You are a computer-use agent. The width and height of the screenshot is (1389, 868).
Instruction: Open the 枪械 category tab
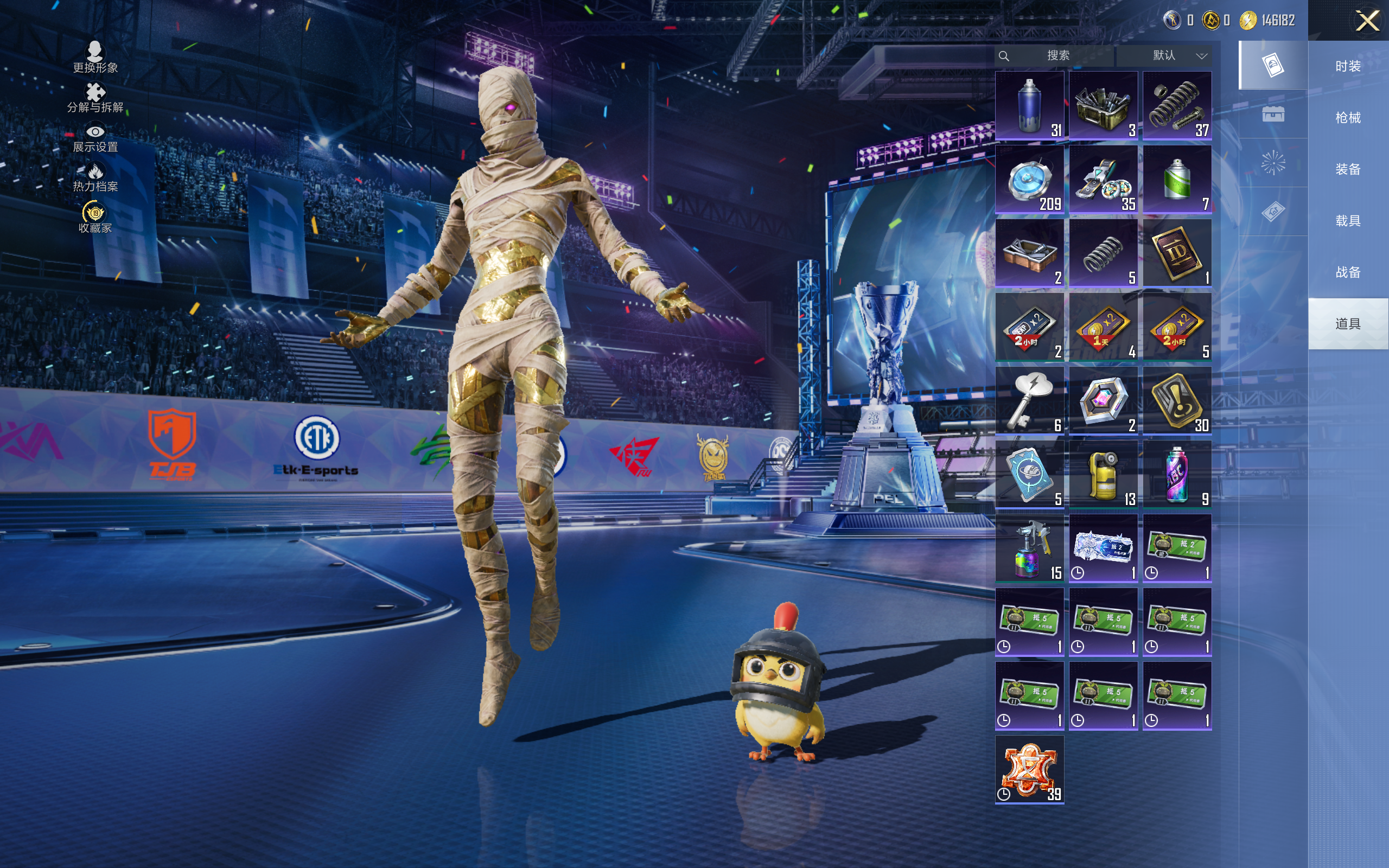[x=1348, y=118]
